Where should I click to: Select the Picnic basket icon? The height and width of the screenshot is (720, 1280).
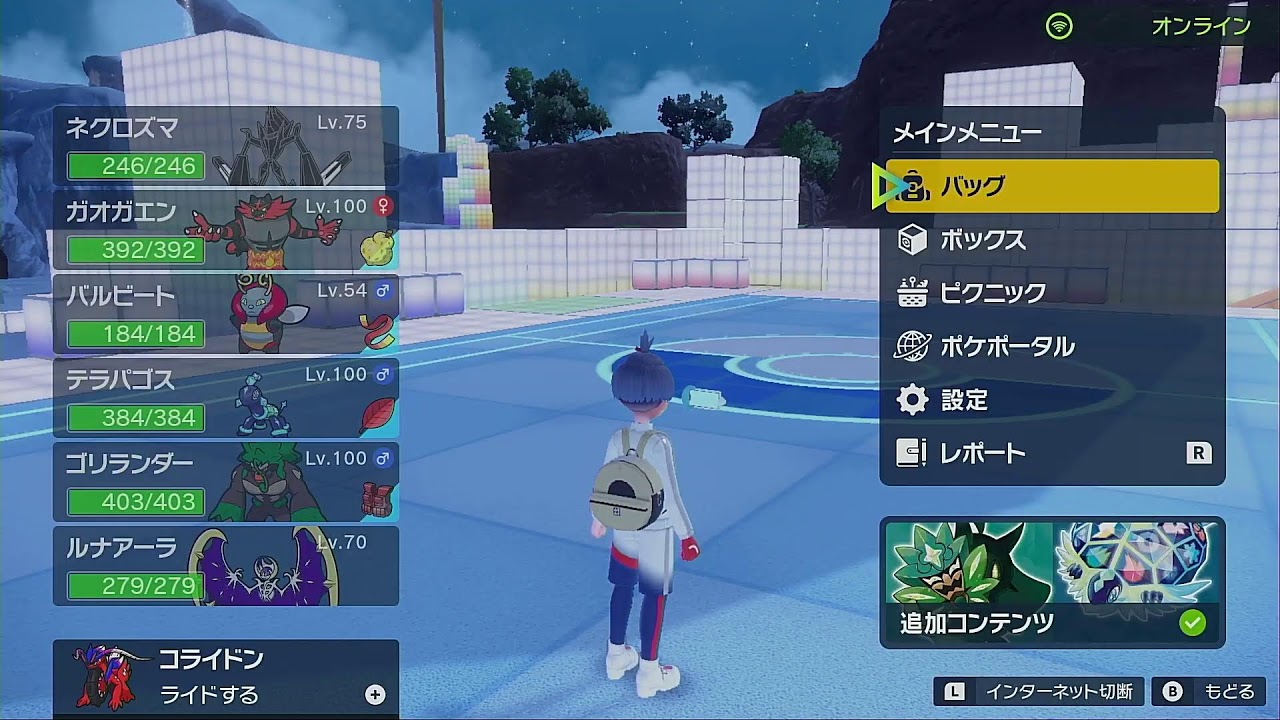[912, 293]
